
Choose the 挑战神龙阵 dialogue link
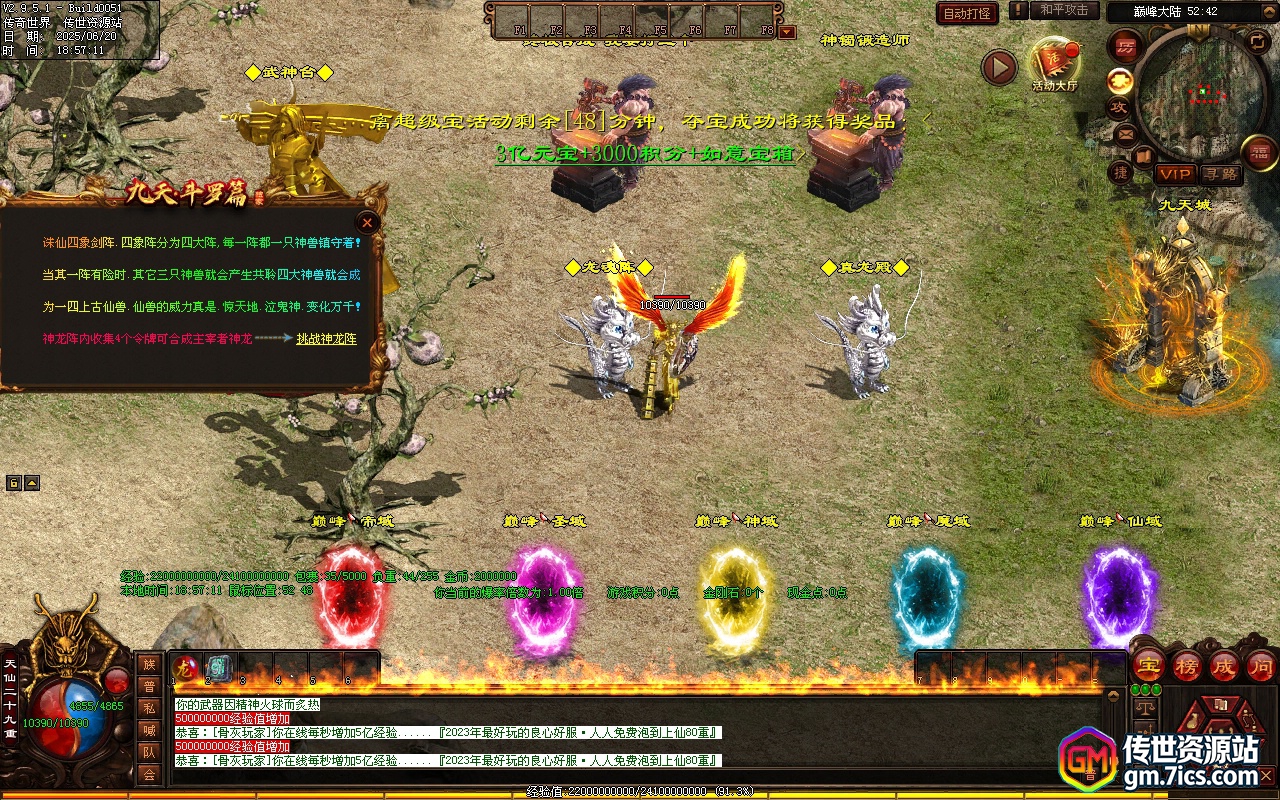326,339
